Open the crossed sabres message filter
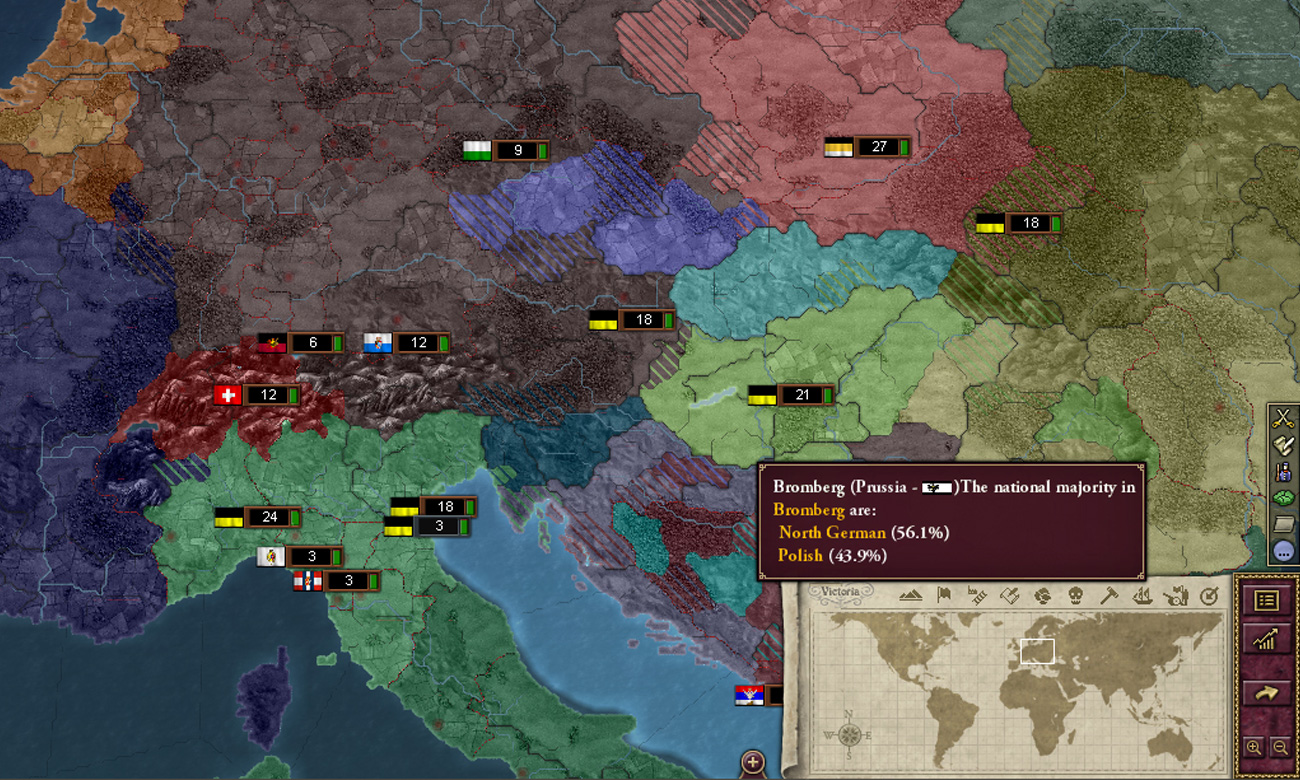The image size is (1300, 780). [1283, 419]
